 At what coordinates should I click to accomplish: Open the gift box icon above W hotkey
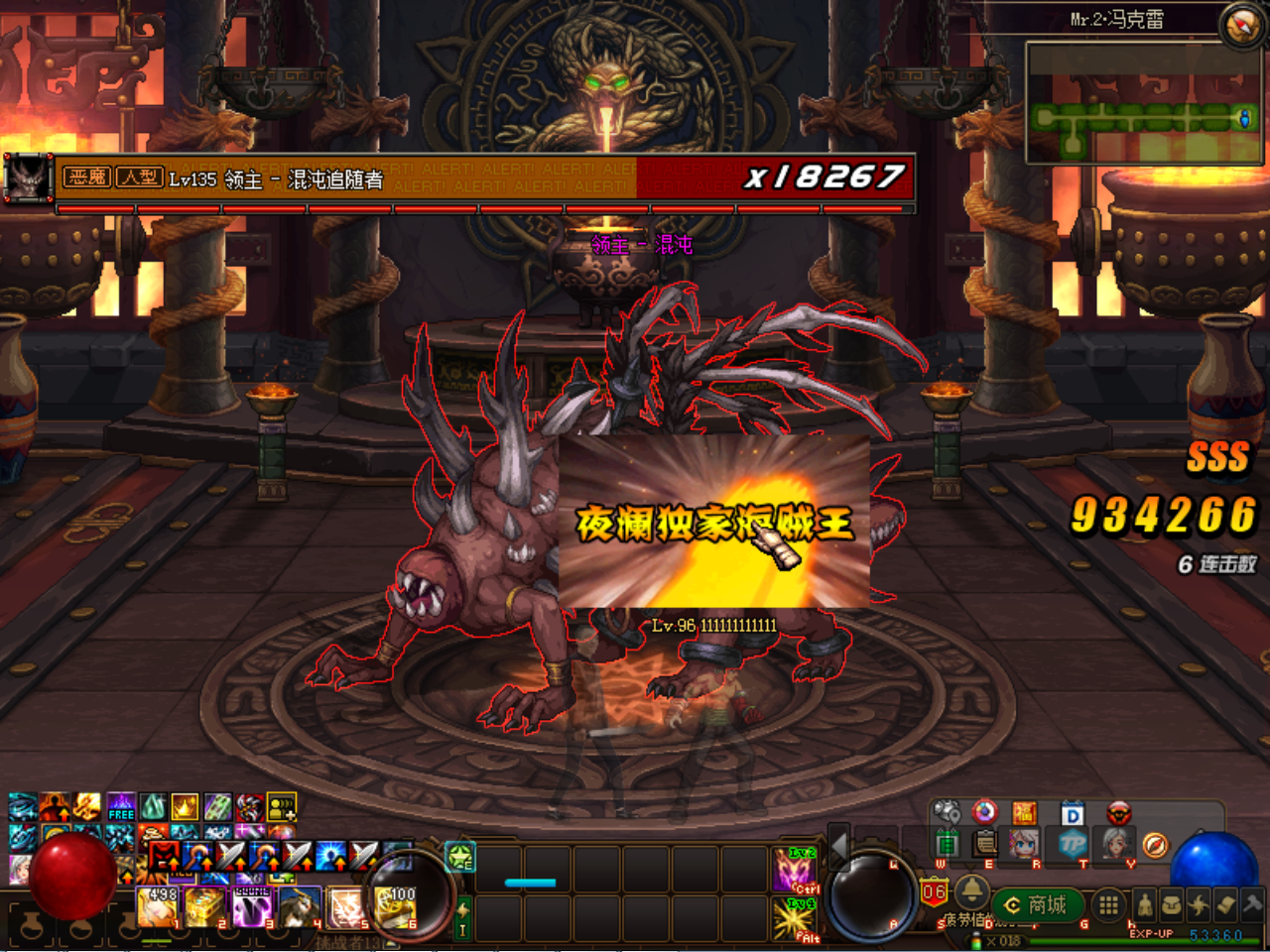pyautogui.click(x=949, y=841)
